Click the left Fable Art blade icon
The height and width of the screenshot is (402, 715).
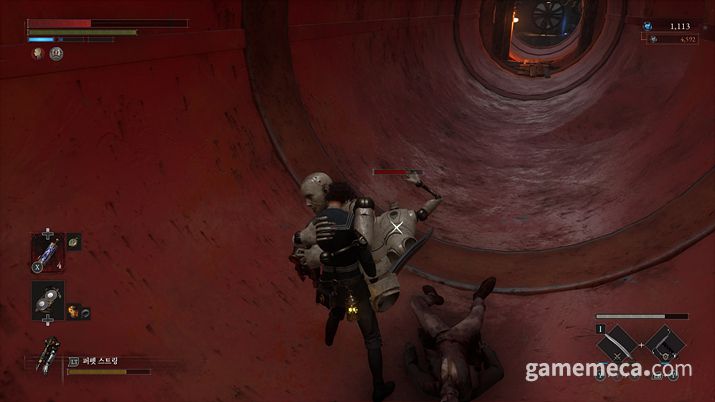coord(616,346)
